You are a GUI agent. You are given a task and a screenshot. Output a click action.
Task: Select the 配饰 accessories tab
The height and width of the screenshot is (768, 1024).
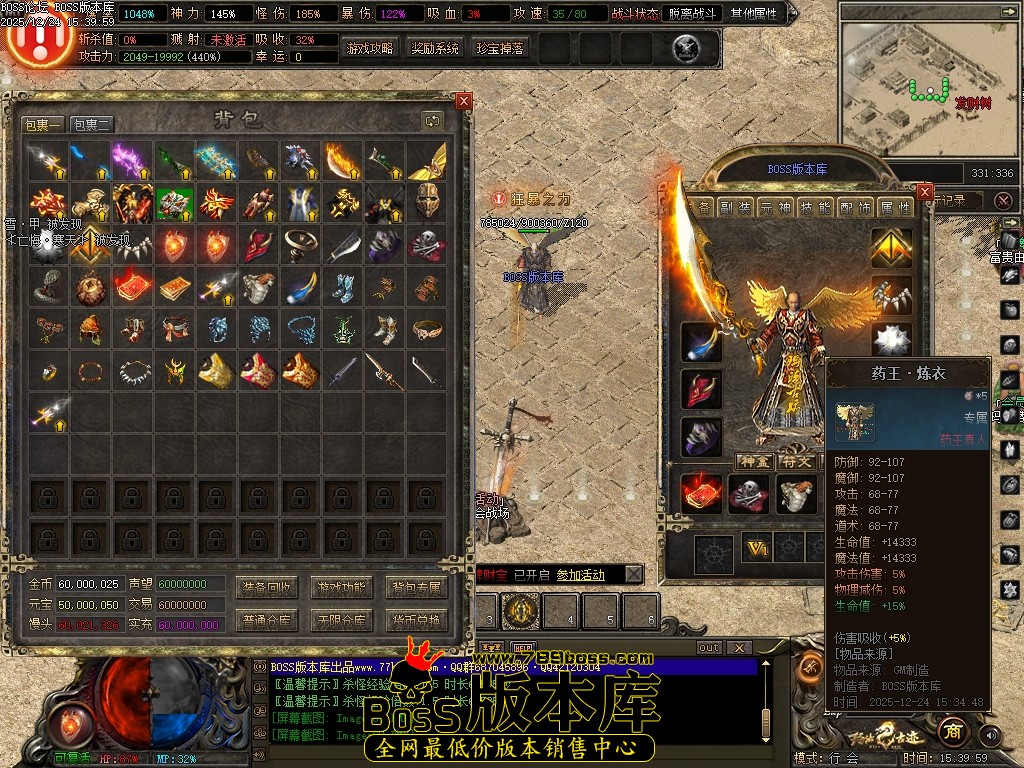pyautogui.click(x=855, y=207)
